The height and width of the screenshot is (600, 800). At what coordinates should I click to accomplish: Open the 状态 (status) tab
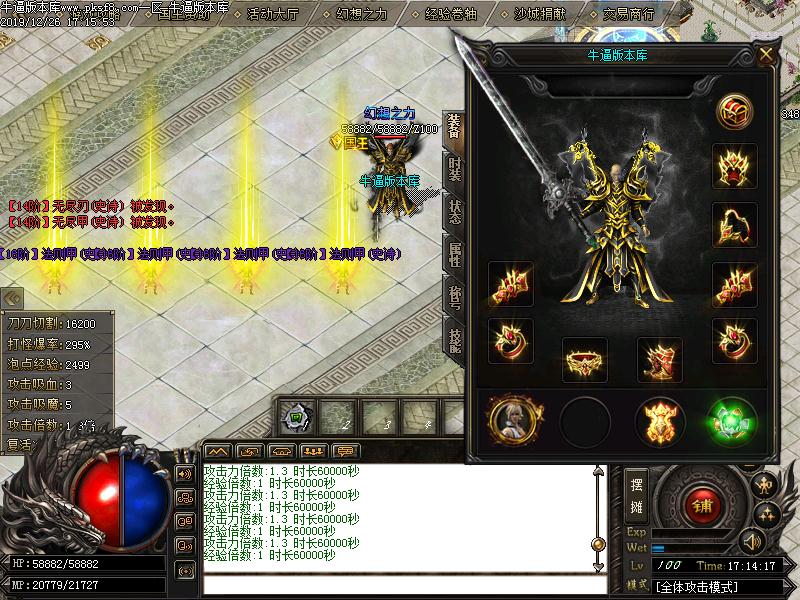pyautogui.click(x=455, y=212)
